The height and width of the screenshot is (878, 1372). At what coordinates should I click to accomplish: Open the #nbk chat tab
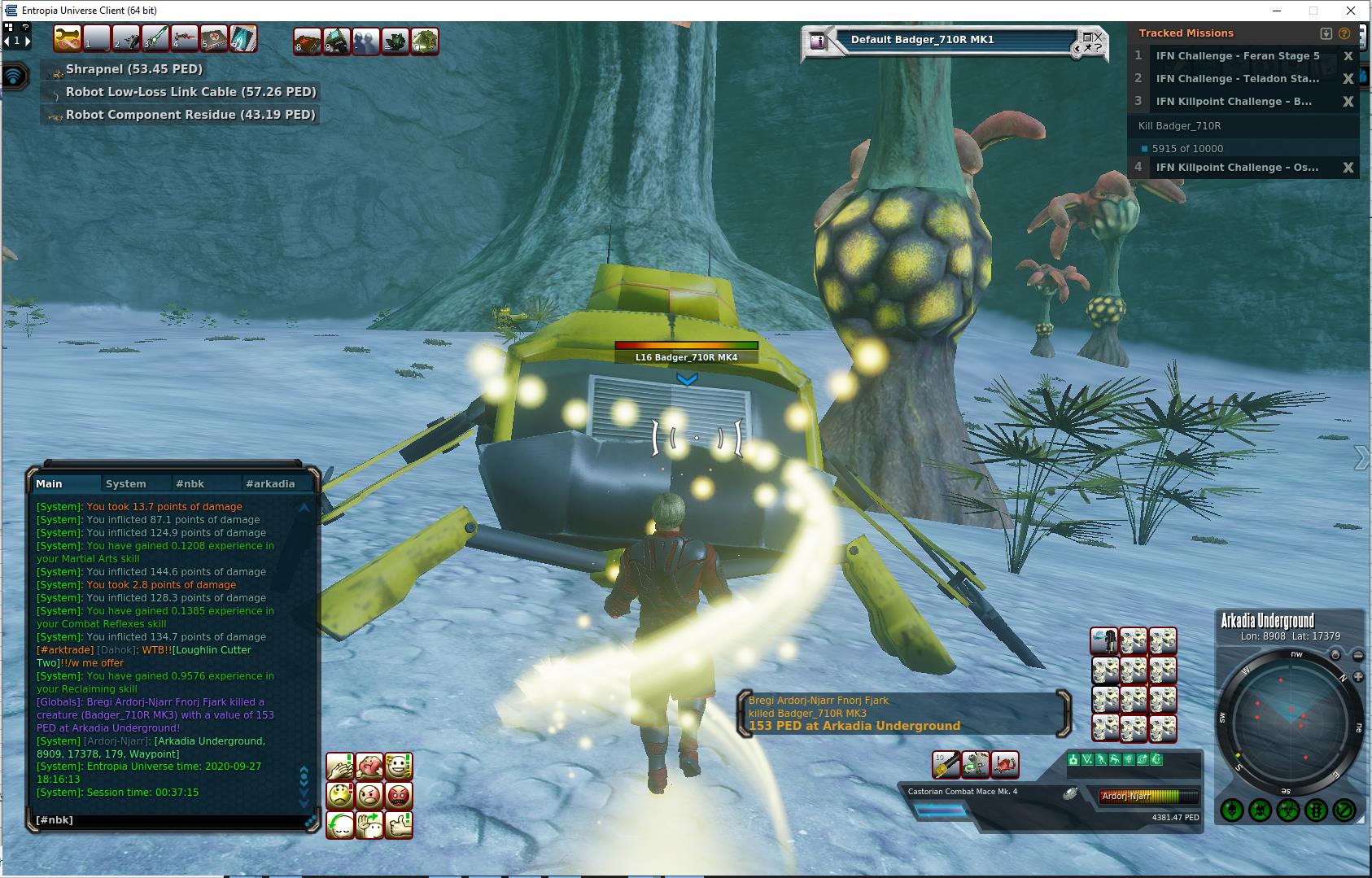tap(190, 483)
